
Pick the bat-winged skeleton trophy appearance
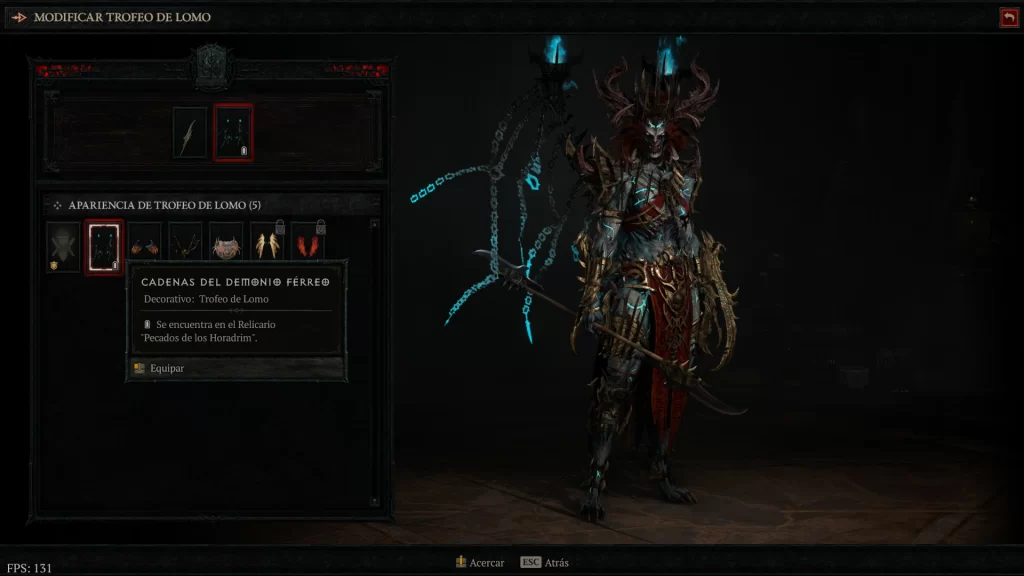[185, 246]
